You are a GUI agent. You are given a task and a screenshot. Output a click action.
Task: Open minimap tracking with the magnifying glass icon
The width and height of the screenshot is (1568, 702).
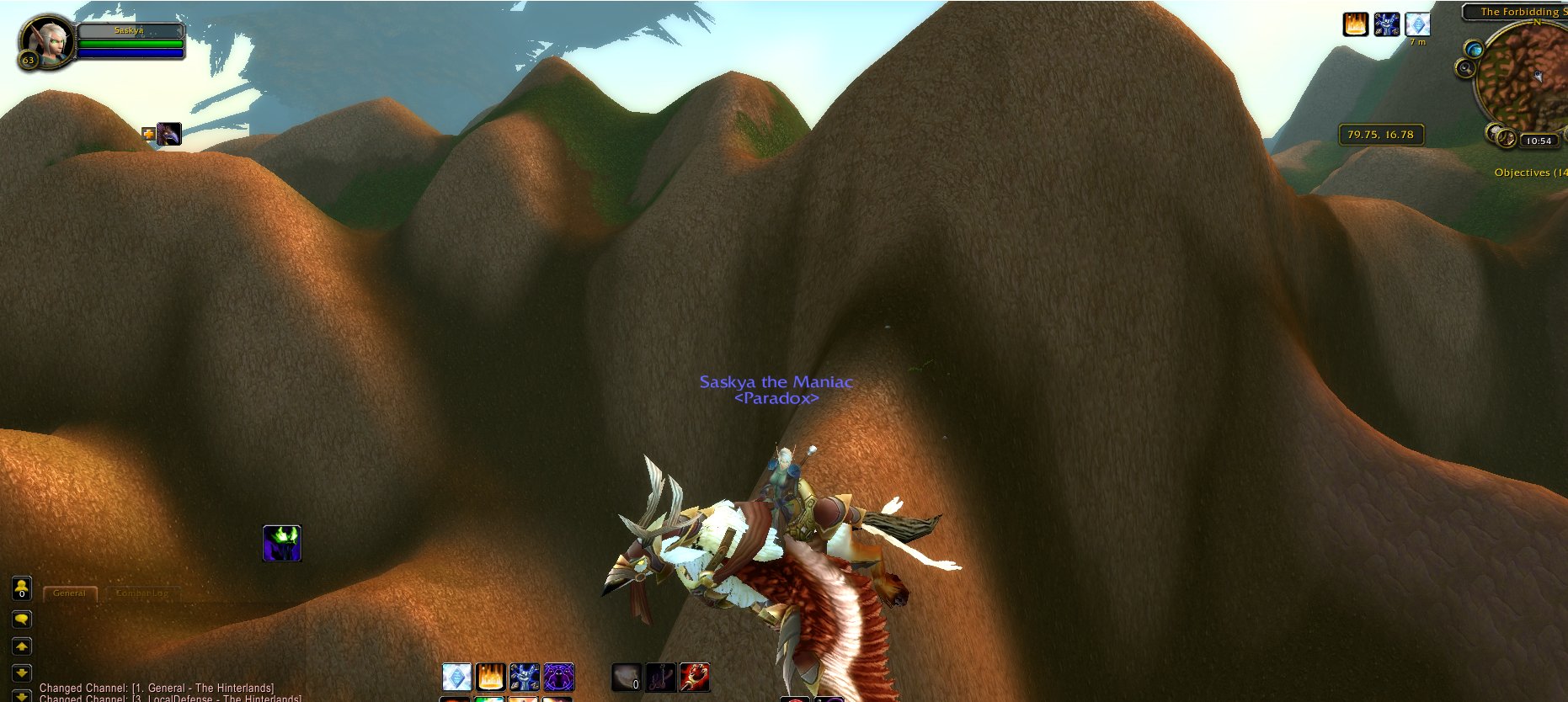tap(1465, 67)
